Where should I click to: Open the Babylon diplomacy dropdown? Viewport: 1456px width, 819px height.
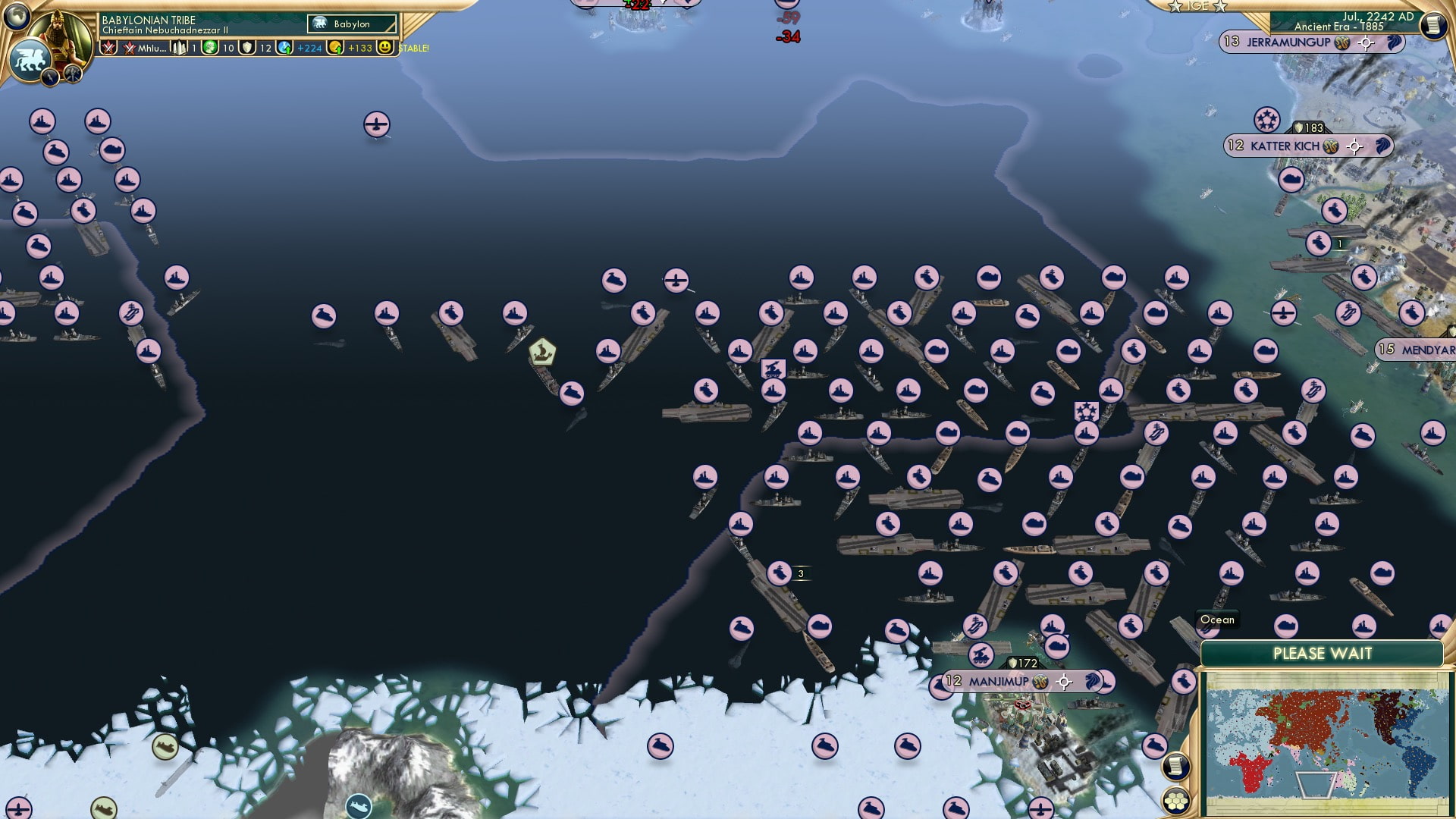tap(350, 24)
